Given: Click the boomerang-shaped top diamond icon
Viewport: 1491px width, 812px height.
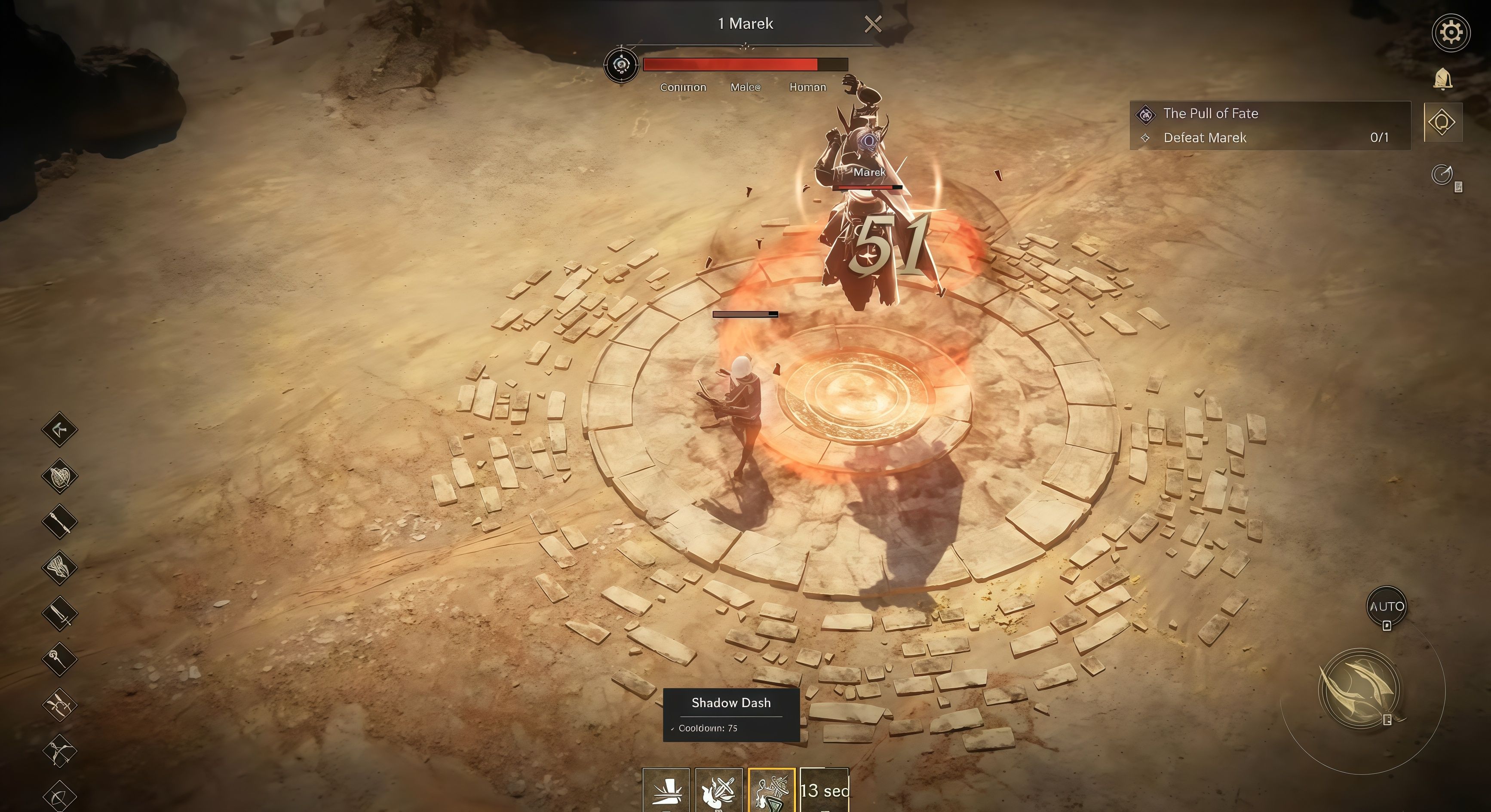Looking at the screenshot, I should [60, 429].
